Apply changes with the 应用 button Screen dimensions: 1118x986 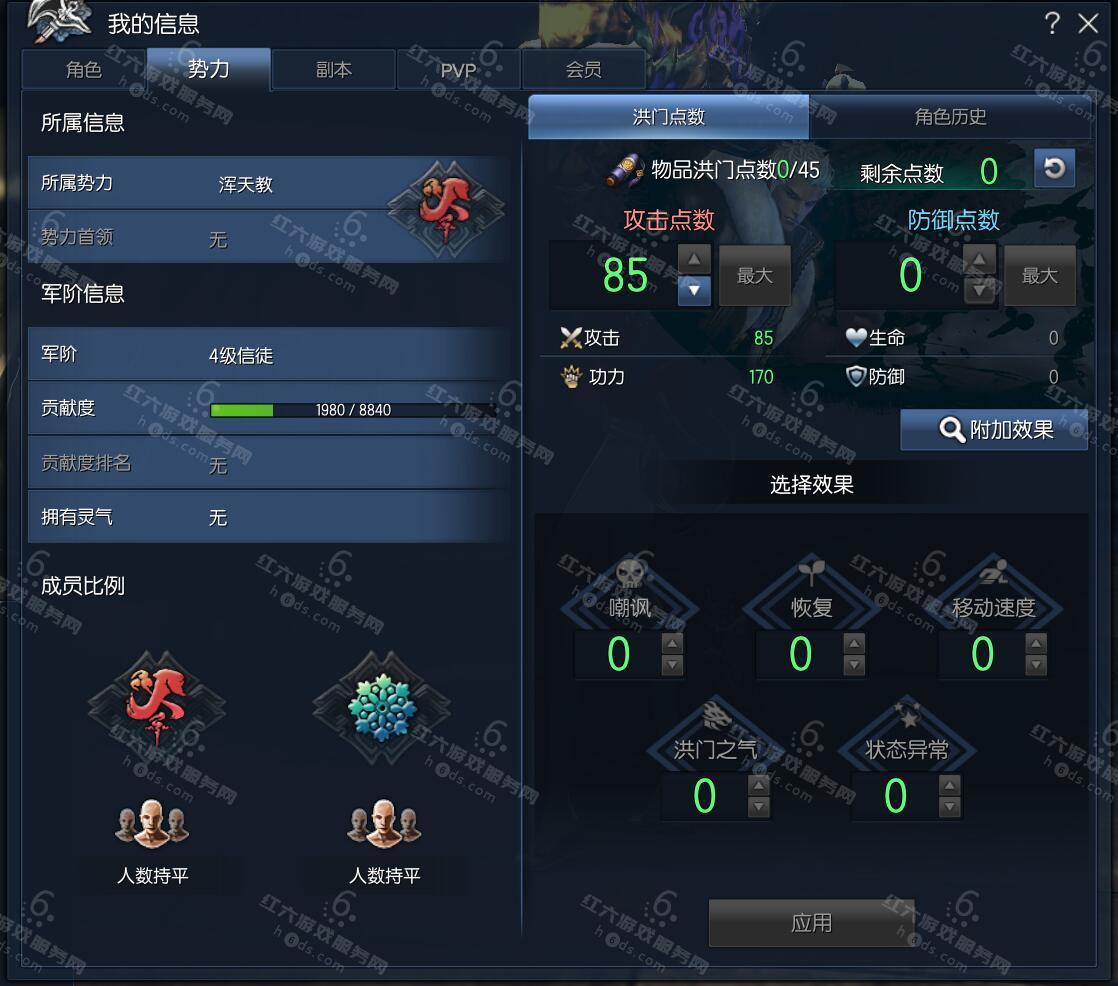[811, 923]
